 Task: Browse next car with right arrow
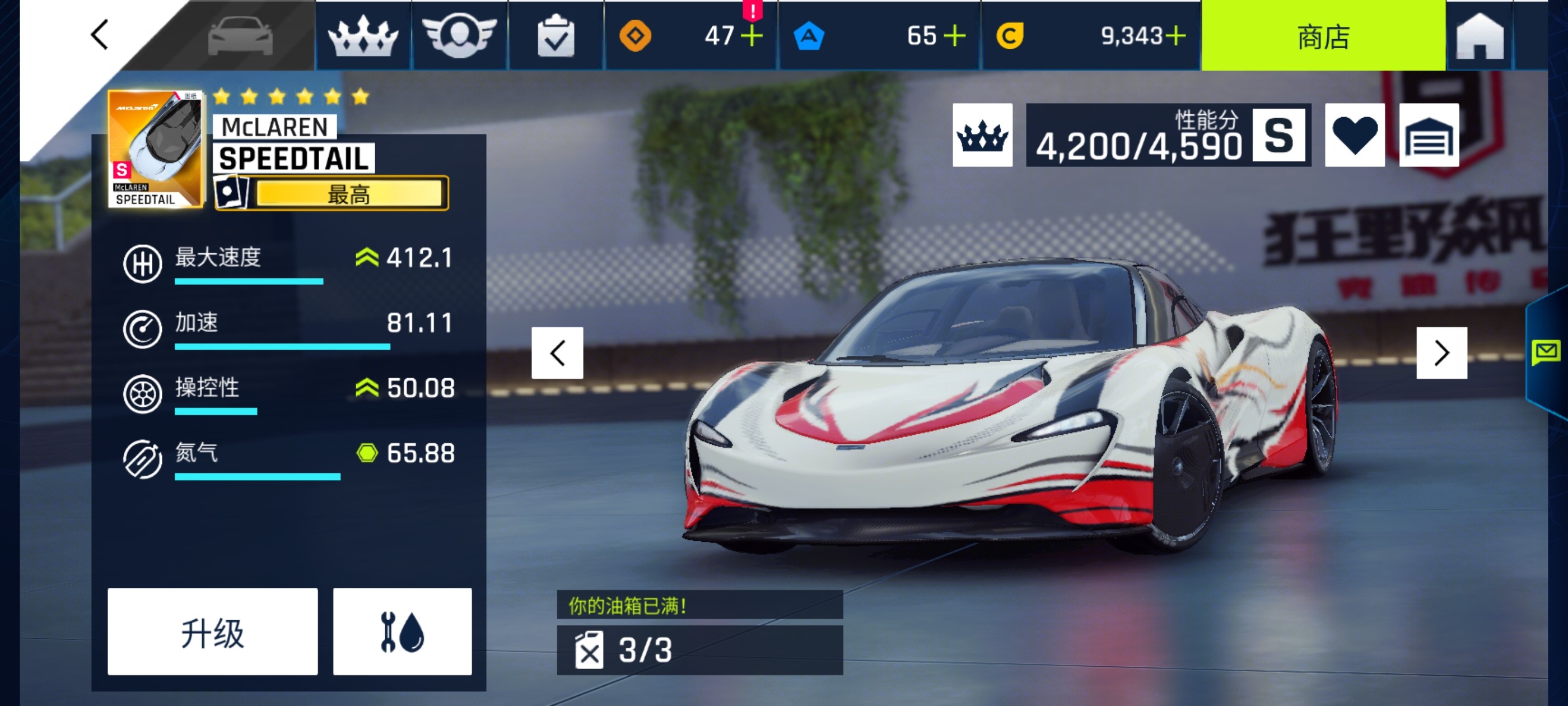pos(1442,352)
